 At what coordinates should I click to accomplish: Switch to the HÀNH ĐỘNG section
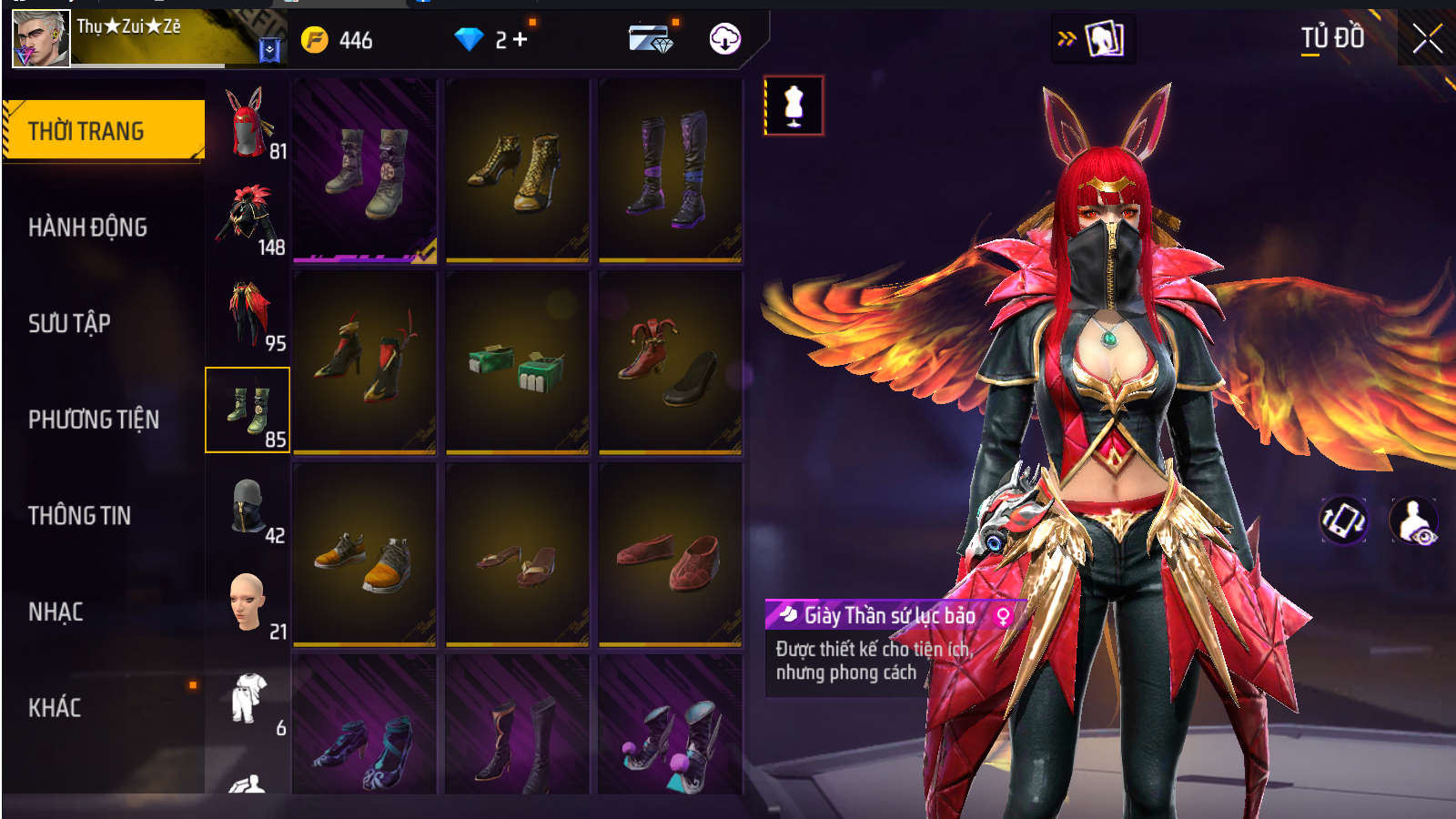pyautogui.click(x=87, y=227)
